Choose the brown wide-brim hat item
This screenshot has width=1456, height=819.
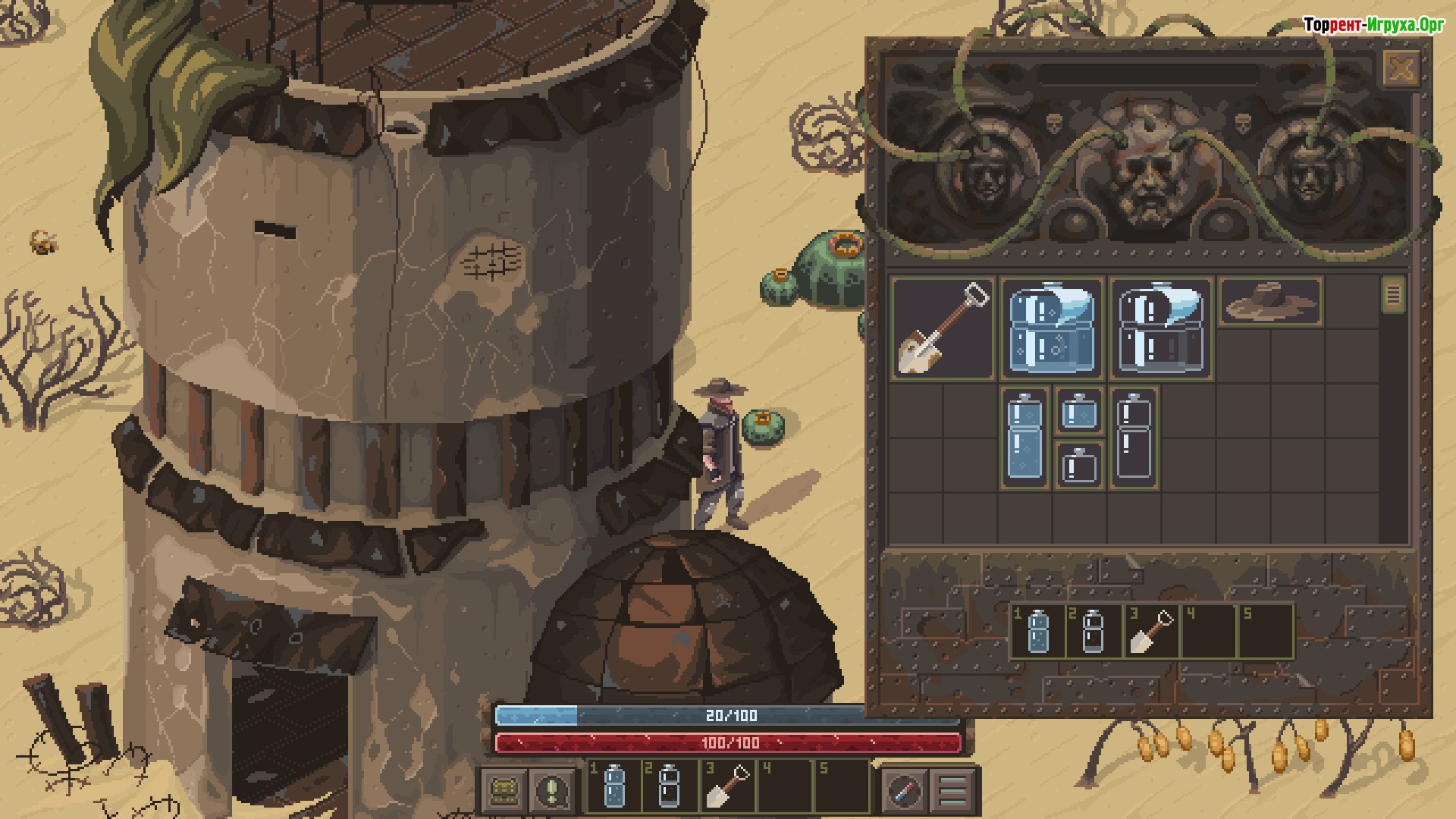(x=1270, y=301)
